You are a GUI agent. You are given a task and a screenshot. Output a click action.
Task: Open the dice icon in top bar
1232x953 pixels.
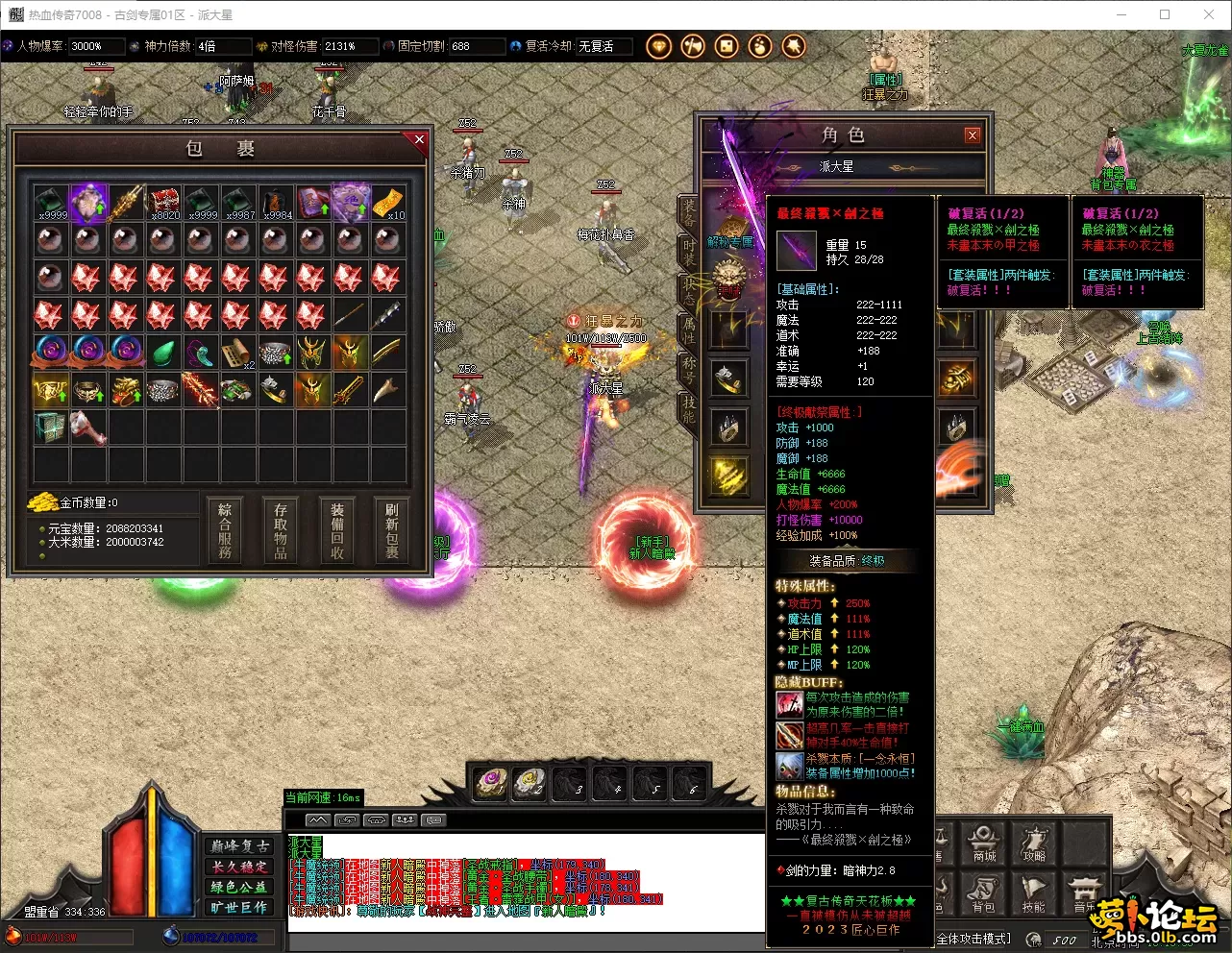coord(727,46)
